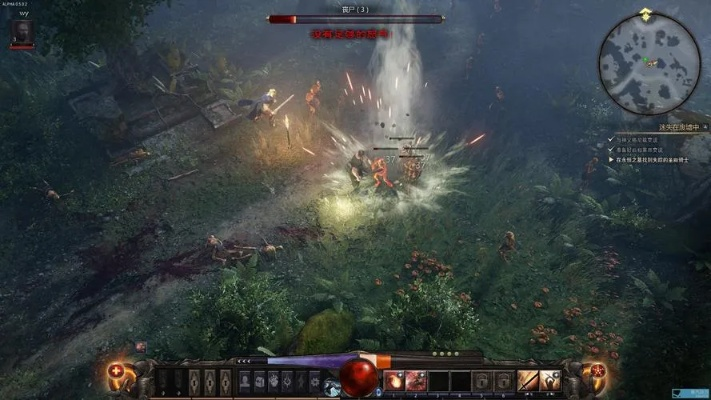The height and width of the screenshot is (400, 711).
Task: Click the red plus orb button
Action: 116,375
